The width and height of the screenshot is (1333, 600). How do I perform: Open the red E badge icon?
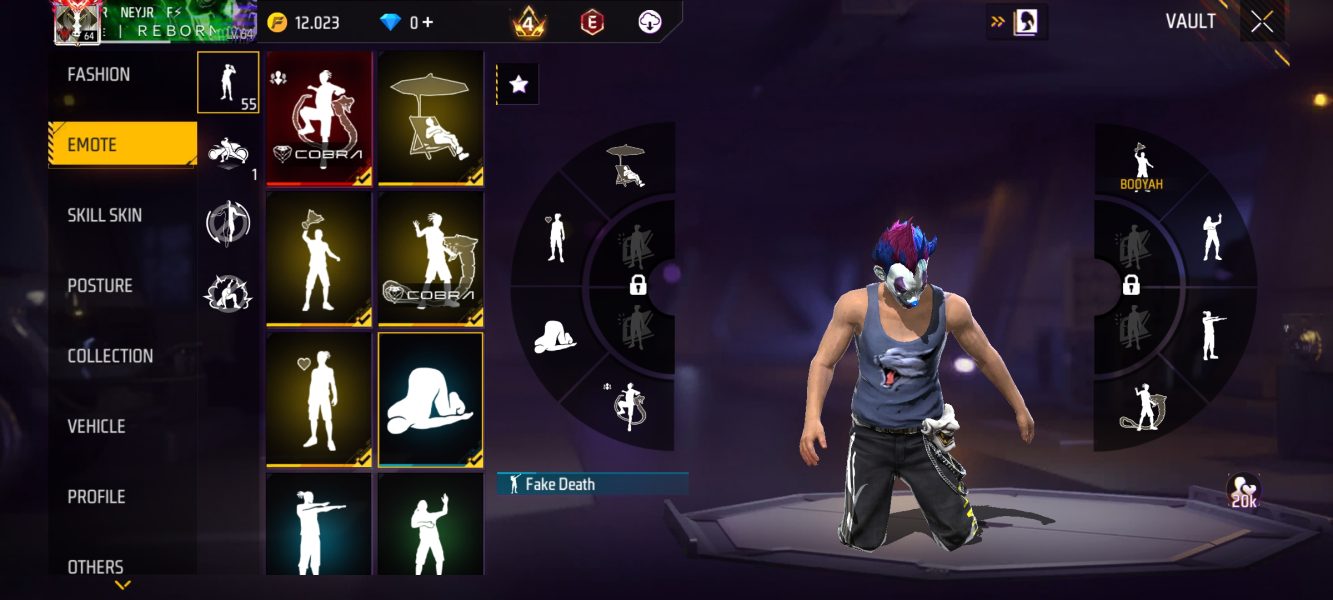pyautogui.click(x=592, y=22)
